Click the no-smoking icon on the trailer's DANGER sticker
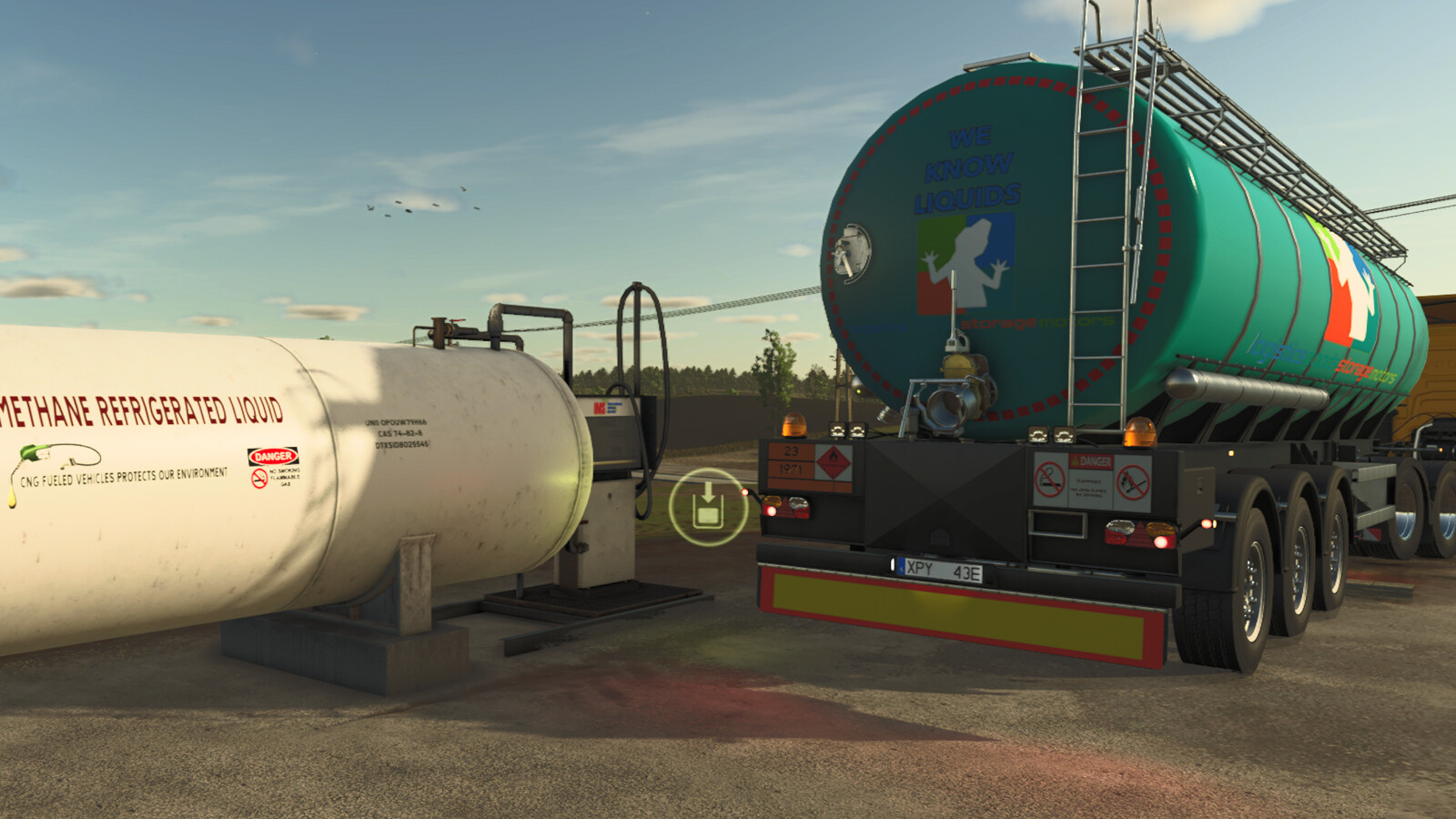The height and width of the screenshot is (819, 1456). pos(1049,479)
